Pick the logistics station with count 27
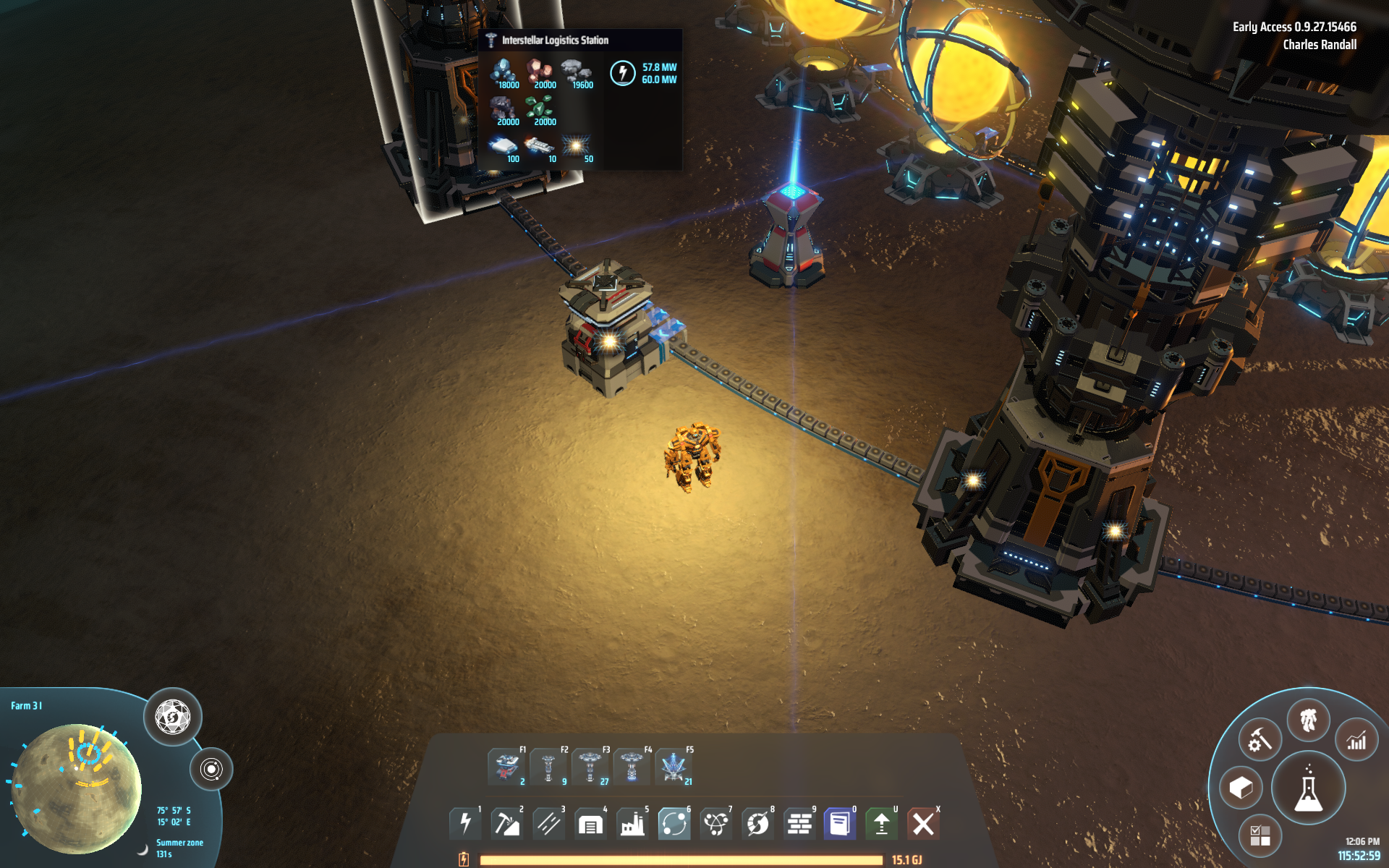This screenshot has height=868, width=1389. click(590, 767)
